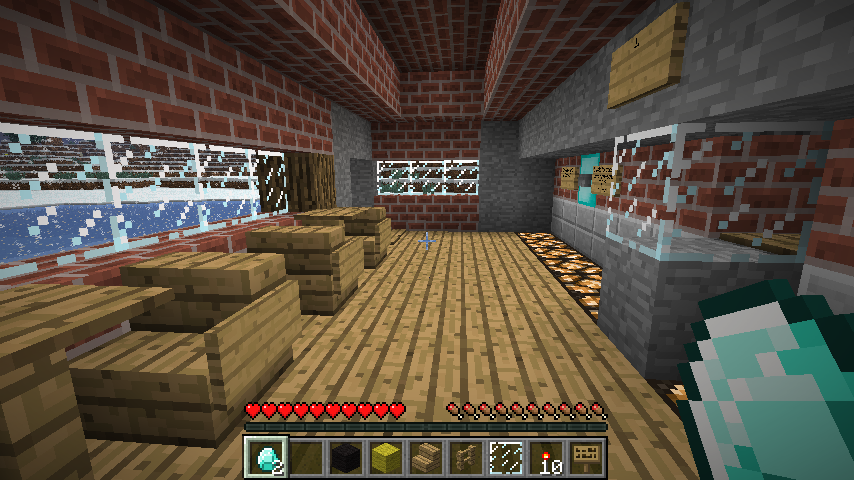This screenshot has width=854, height=480.
Task: Select the wooden fence slot
Action: 466,457
